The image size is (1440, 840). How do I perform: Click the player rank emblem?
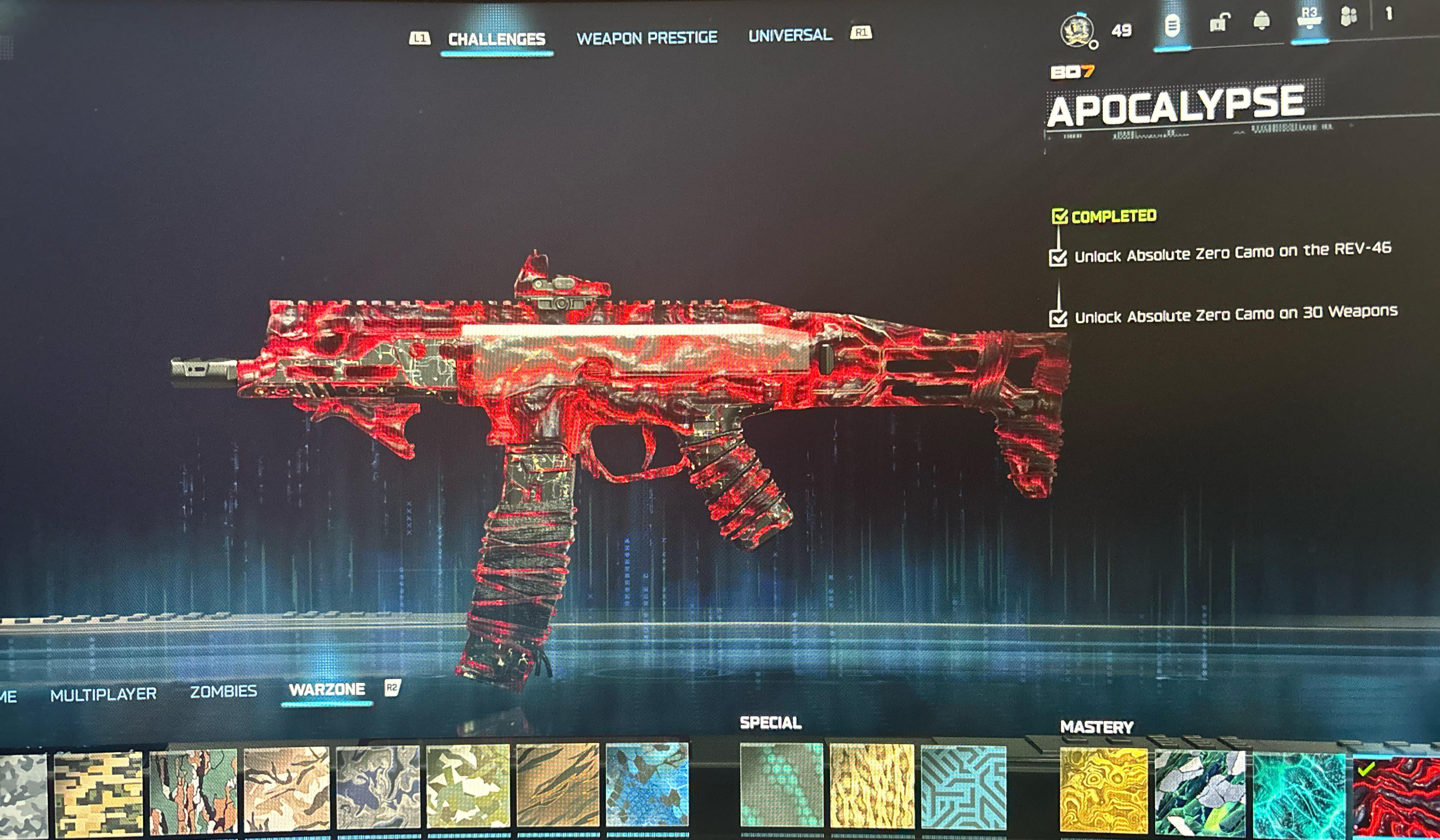1076,30
